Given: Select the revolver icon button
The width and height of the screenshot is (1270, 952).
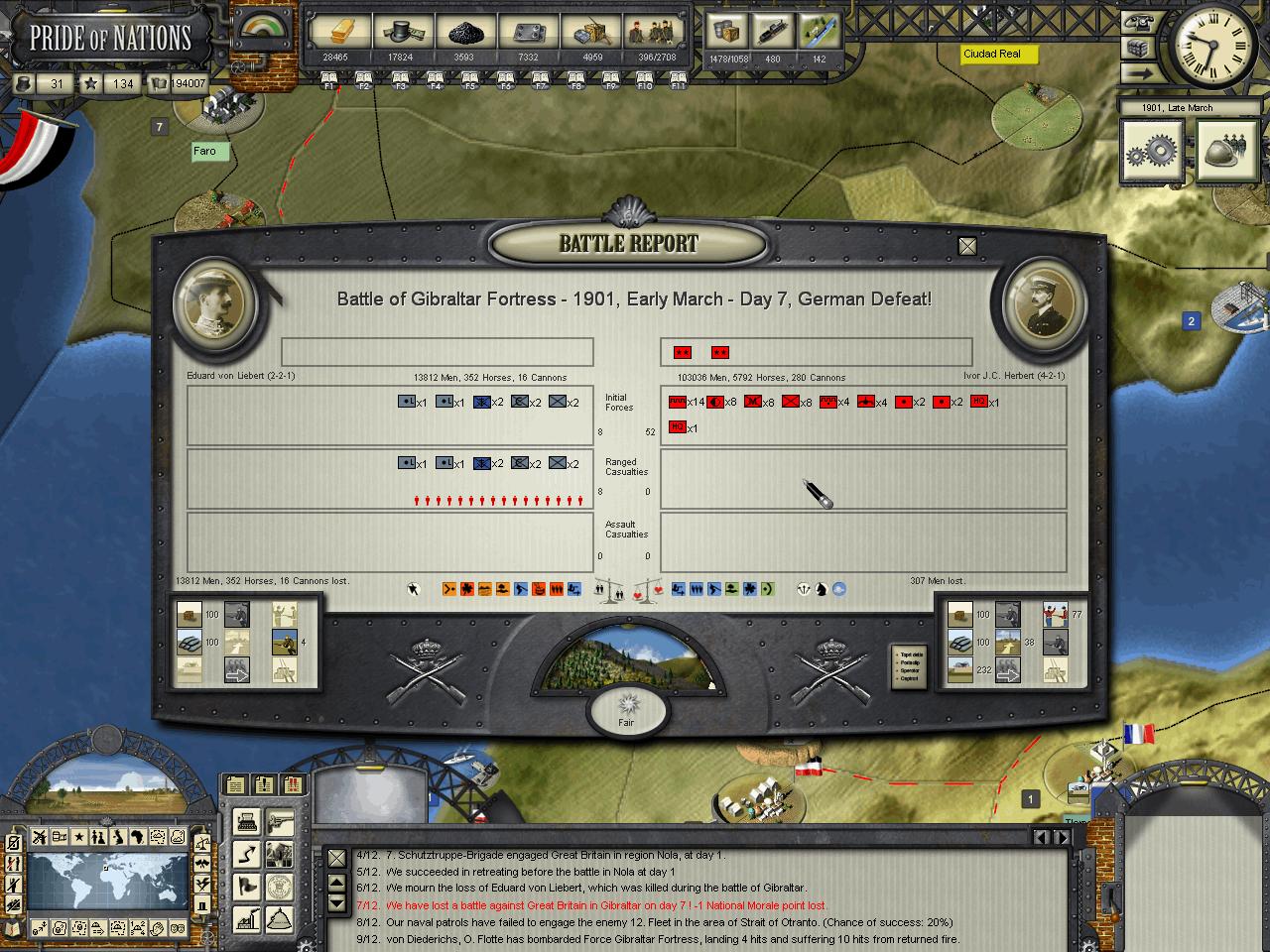Looking at the screenshot, I should pos(281,822).
